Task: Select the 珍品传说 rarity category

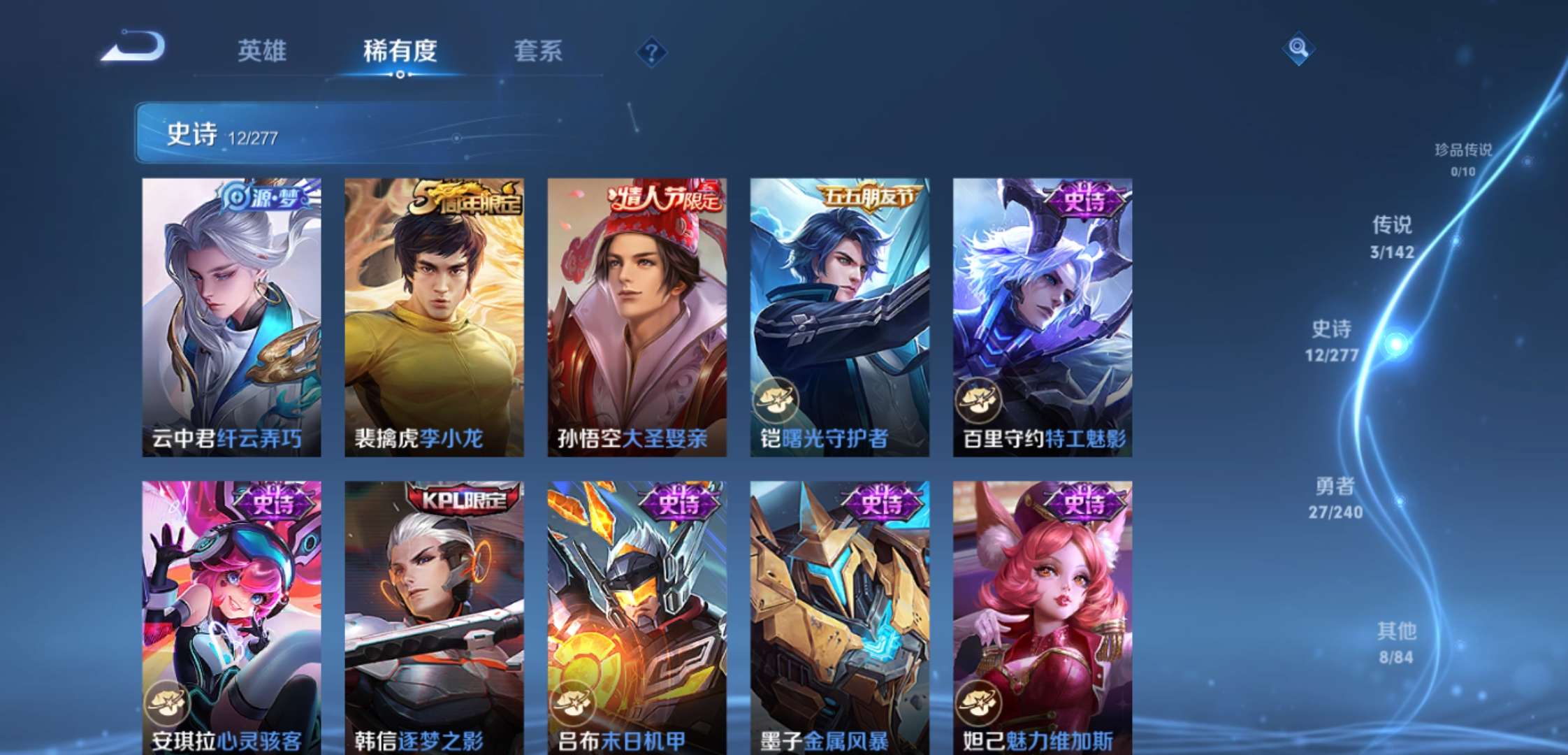Action: (x=1465, y=159)
